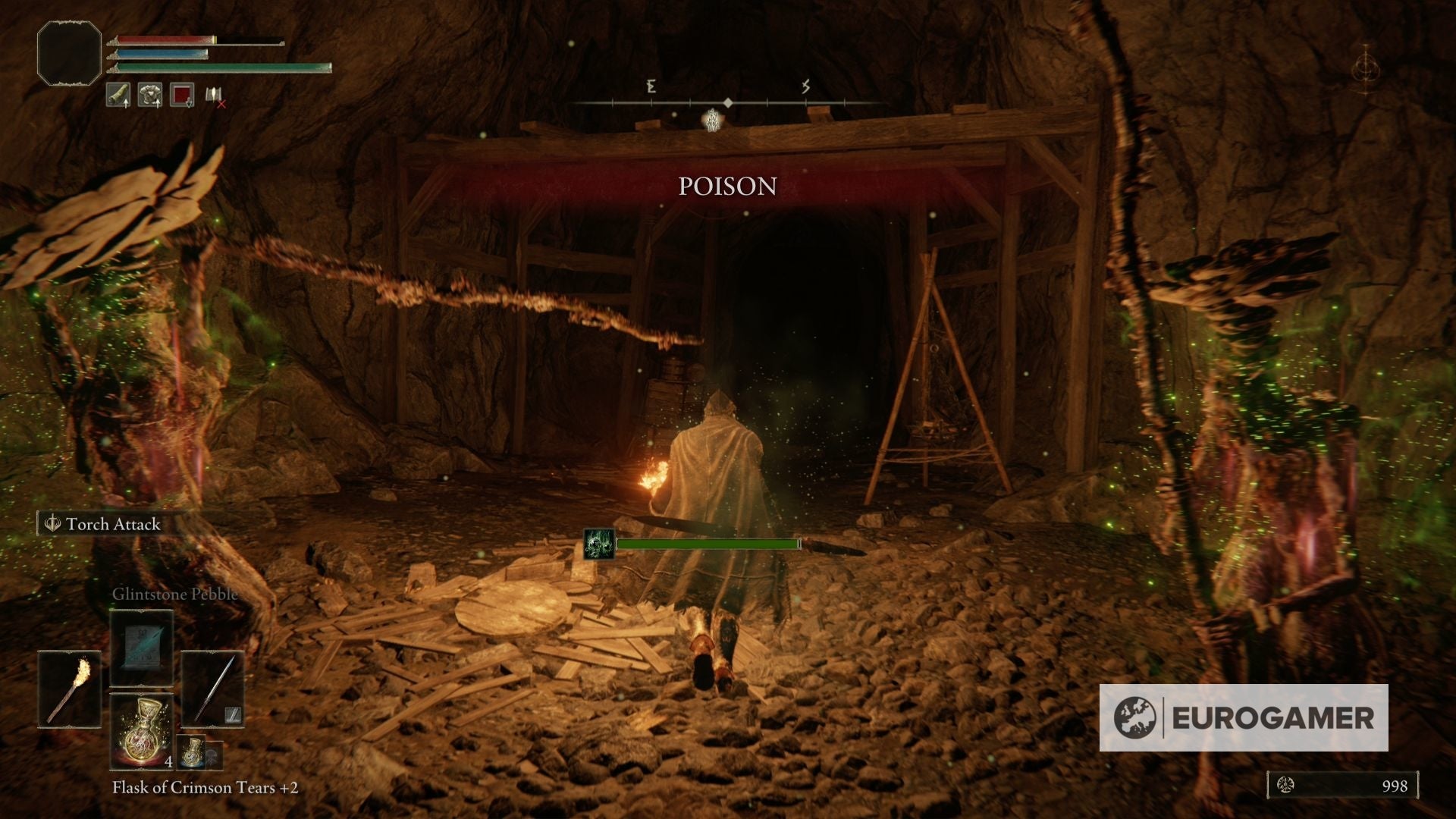
Task: Select the torch weapon slot
Action: click(x=70, y=689)
